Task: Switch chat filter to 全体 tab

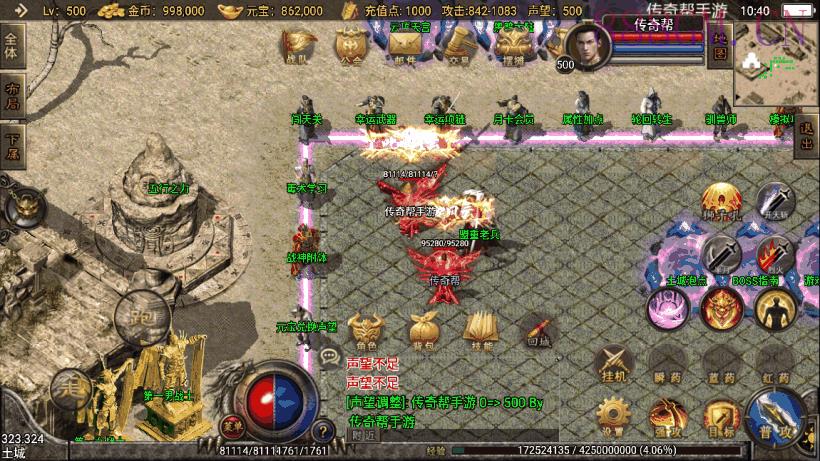Action: click(12, 45)
